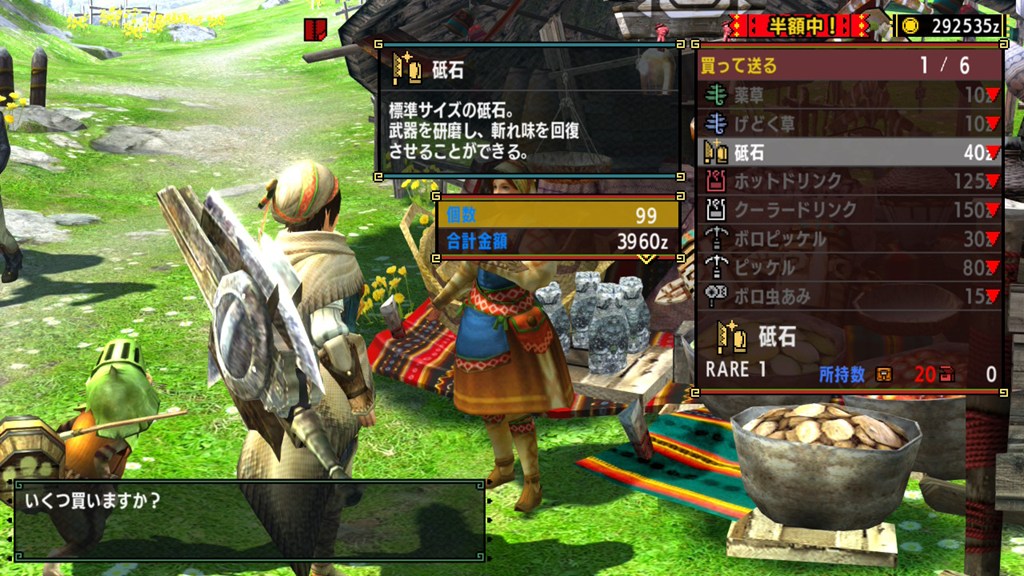Viewport: 1024px width, 576px height.
Task: Select げどく草 in the shop list
Action: pyautogui.click(x=850, y=124)
